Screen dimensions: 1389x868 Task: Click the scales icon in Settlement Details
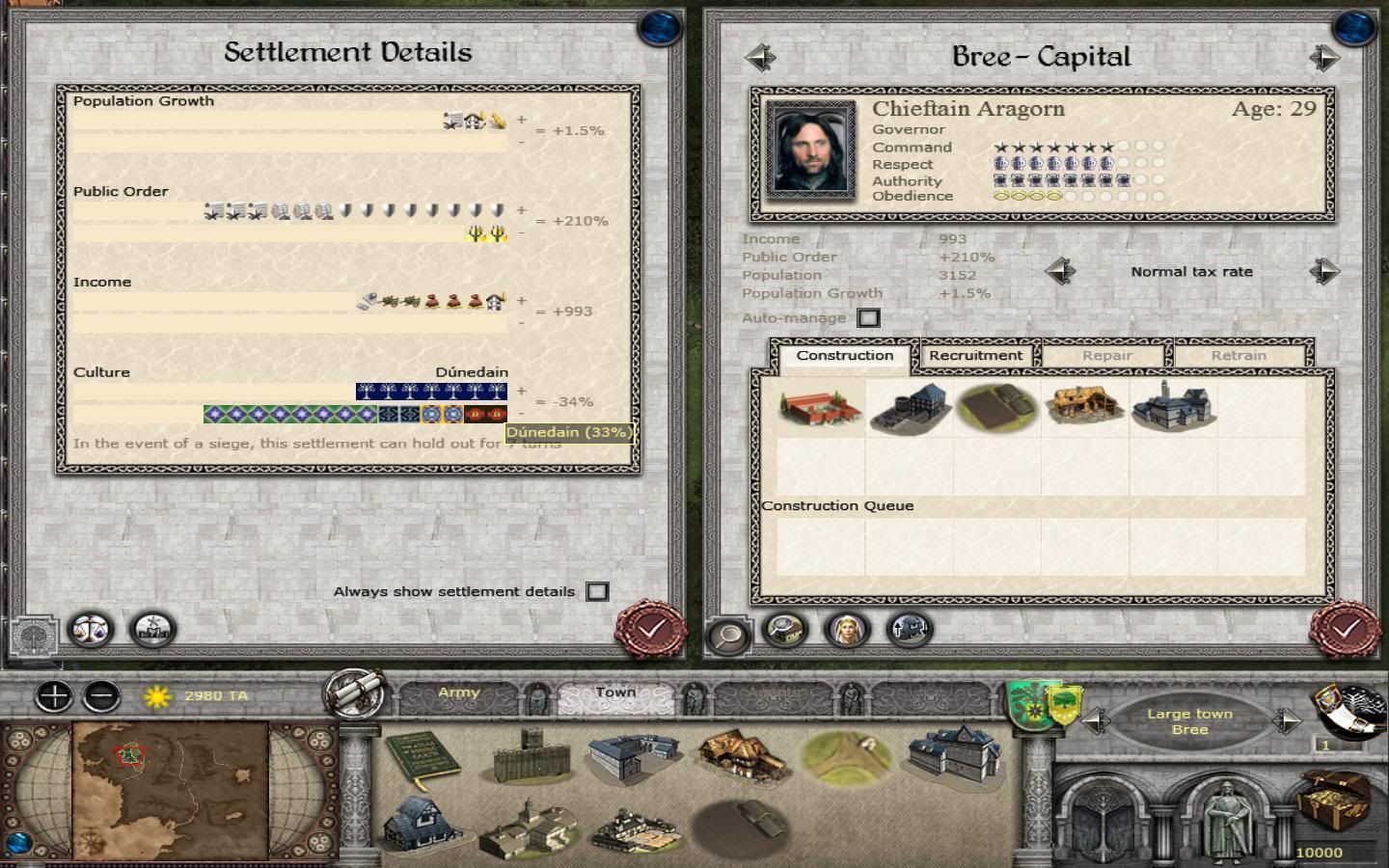click(92, 630)
